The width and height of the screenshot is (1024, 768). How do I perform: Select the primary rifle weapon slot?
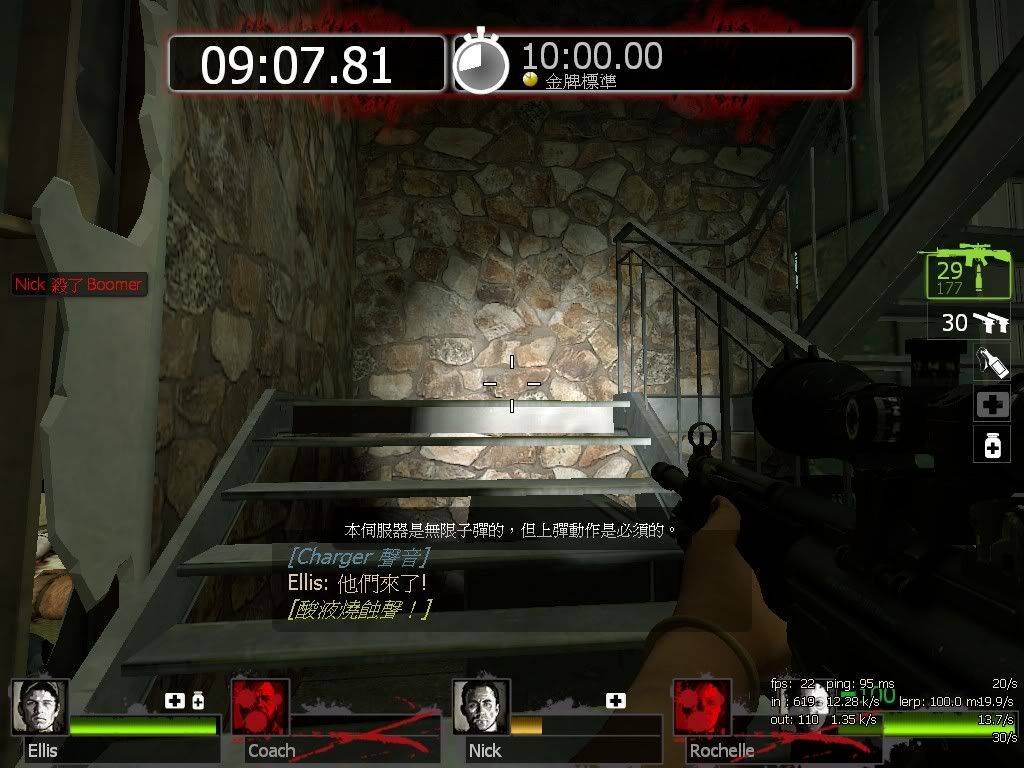[x=967, y=270]
